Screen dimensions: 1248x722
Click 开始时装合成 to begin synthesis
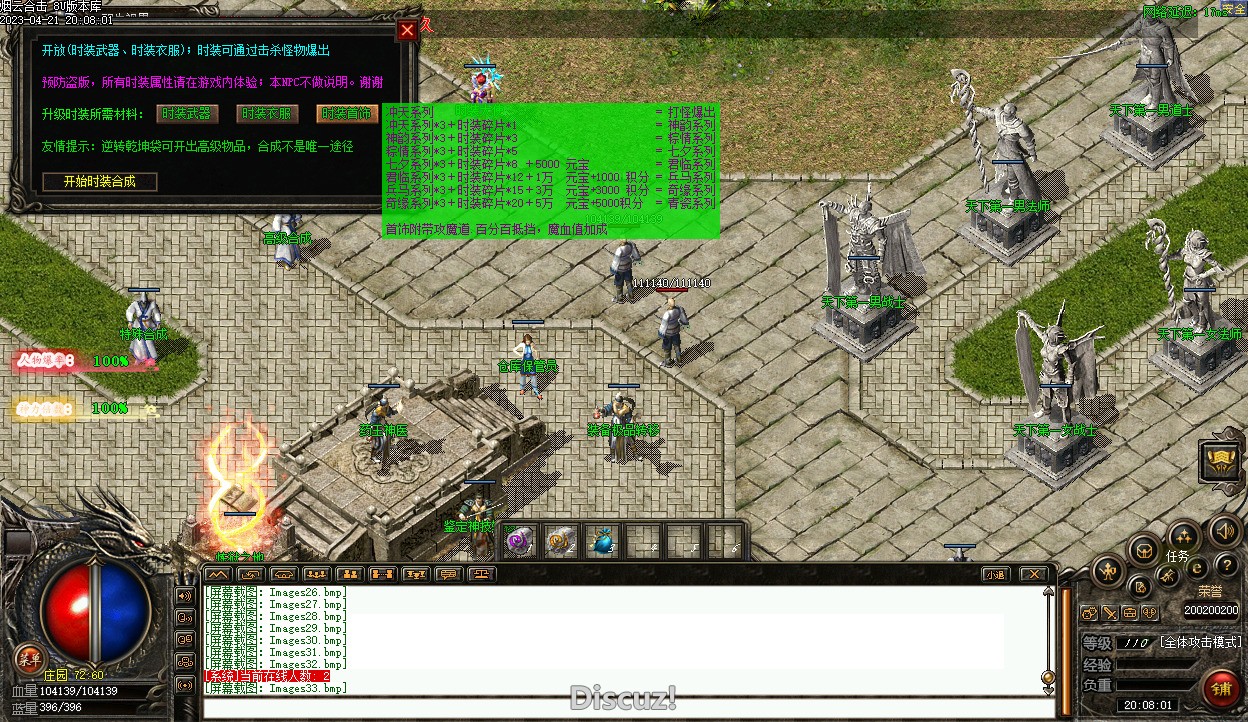point(100,182)
